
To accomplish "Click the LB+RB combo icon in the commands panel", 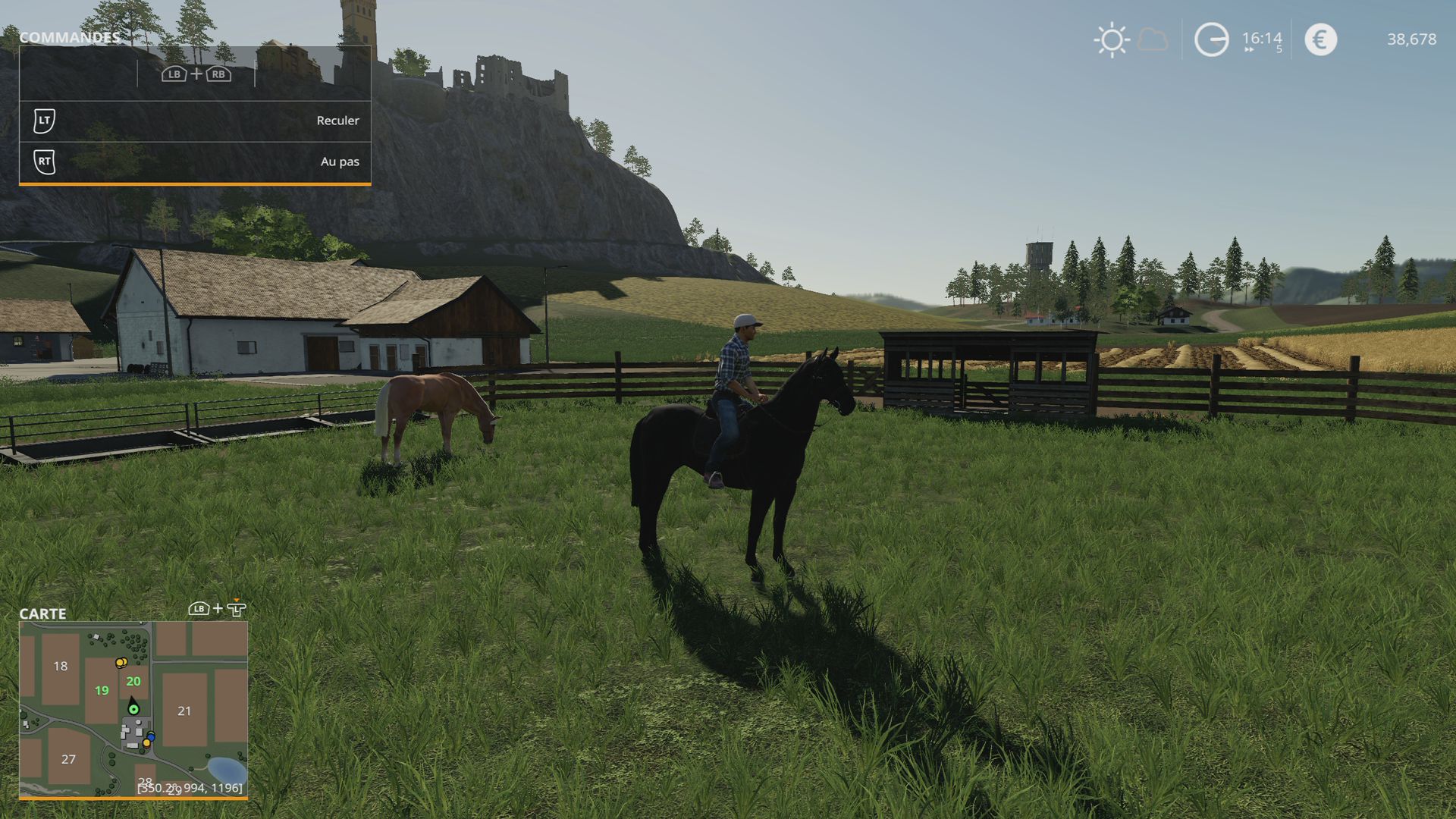I will coord(196,75).
